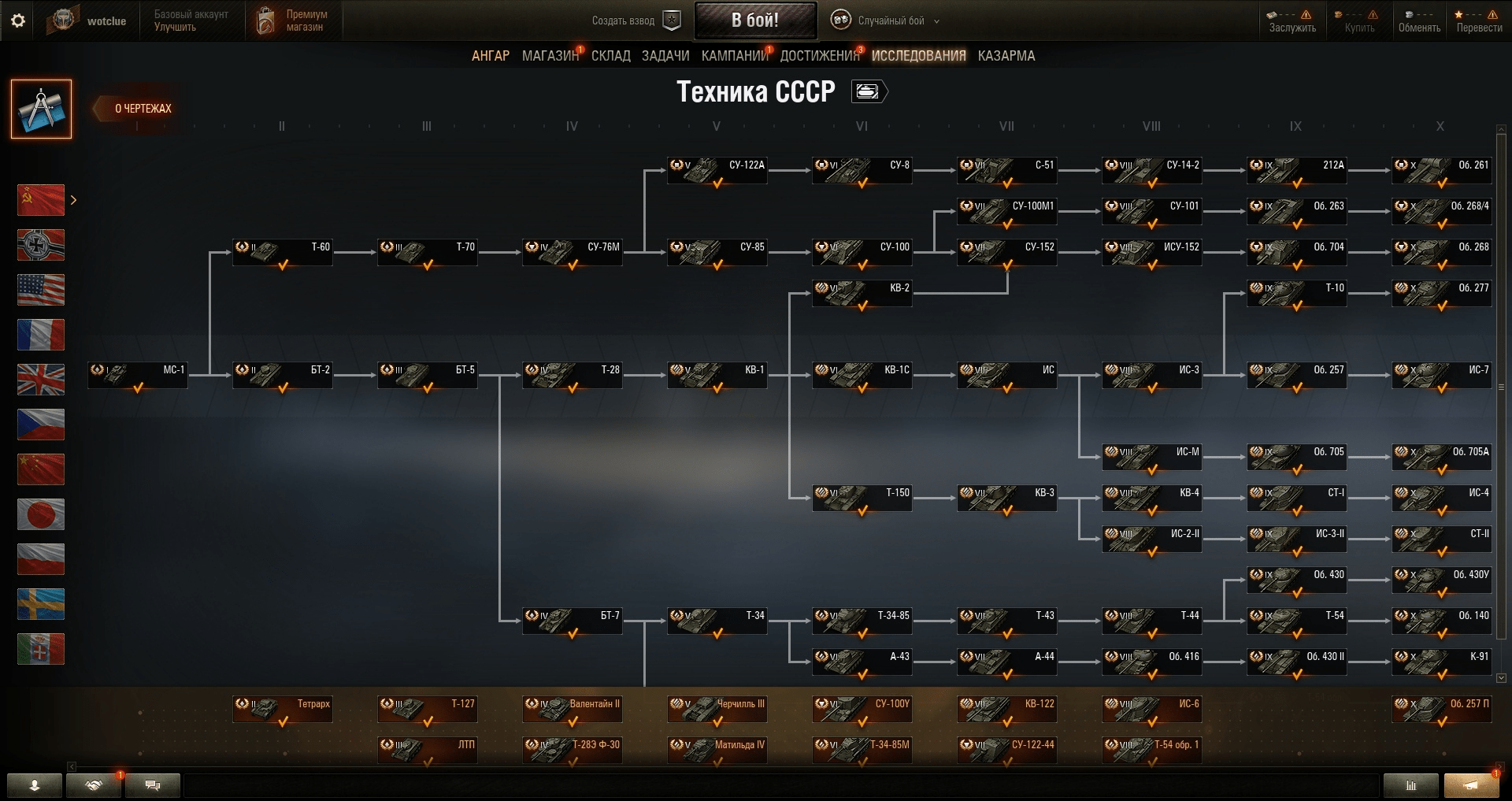The image size is (1512, 801).
Task: Select the USA nation flag
Action: [41, 290]
